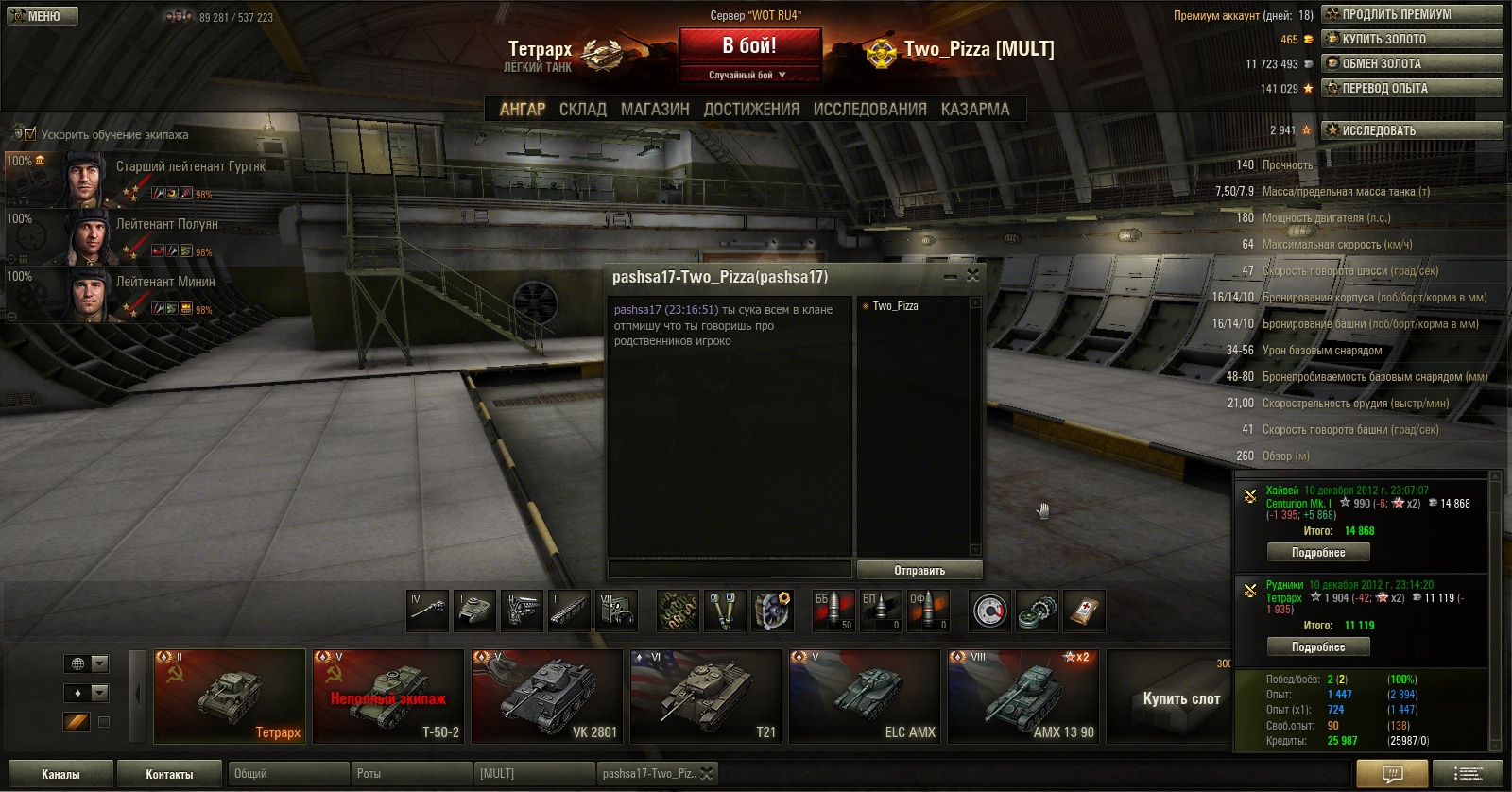Close the pashsa17 private chat window
The image size is (1512, 792).
coord(972,276)
